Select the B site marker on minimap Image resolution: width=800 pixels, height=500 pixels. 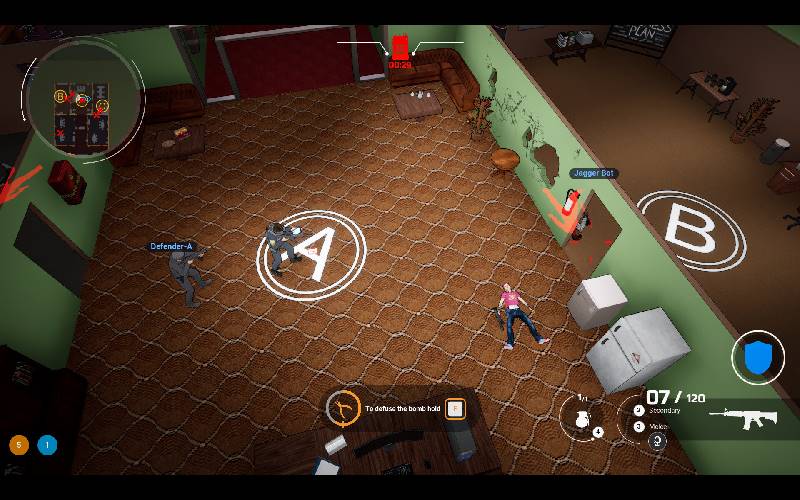pos(60,97)
